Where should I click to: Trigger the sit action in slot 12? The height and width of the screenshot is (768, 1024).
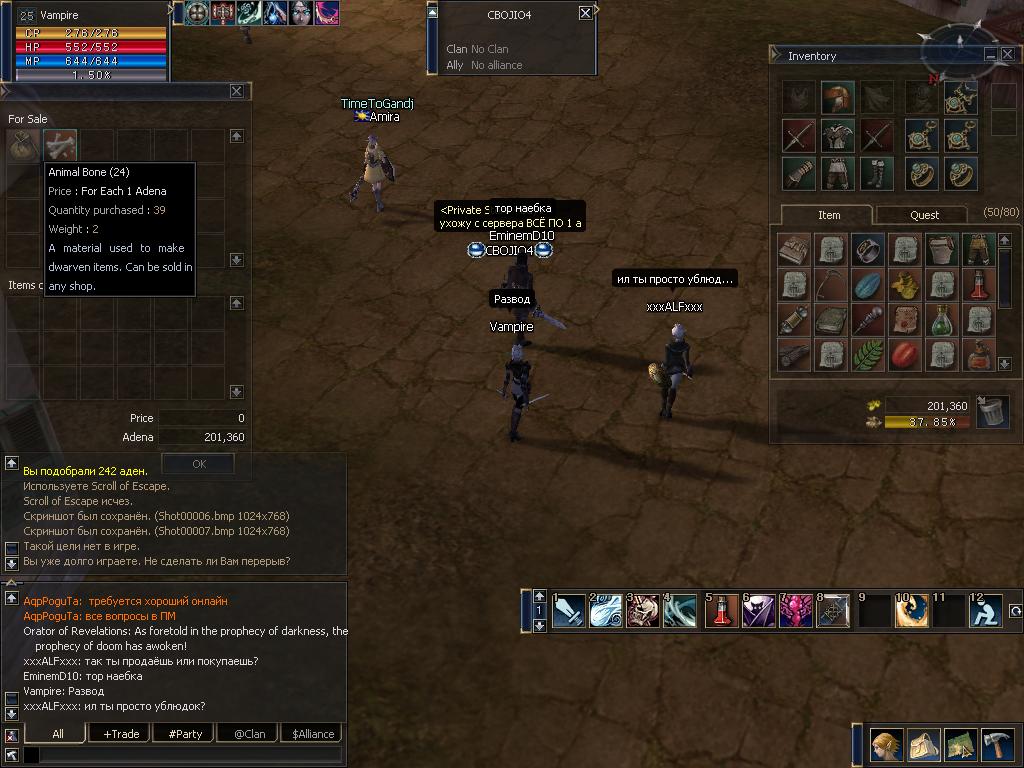[985, 610]
